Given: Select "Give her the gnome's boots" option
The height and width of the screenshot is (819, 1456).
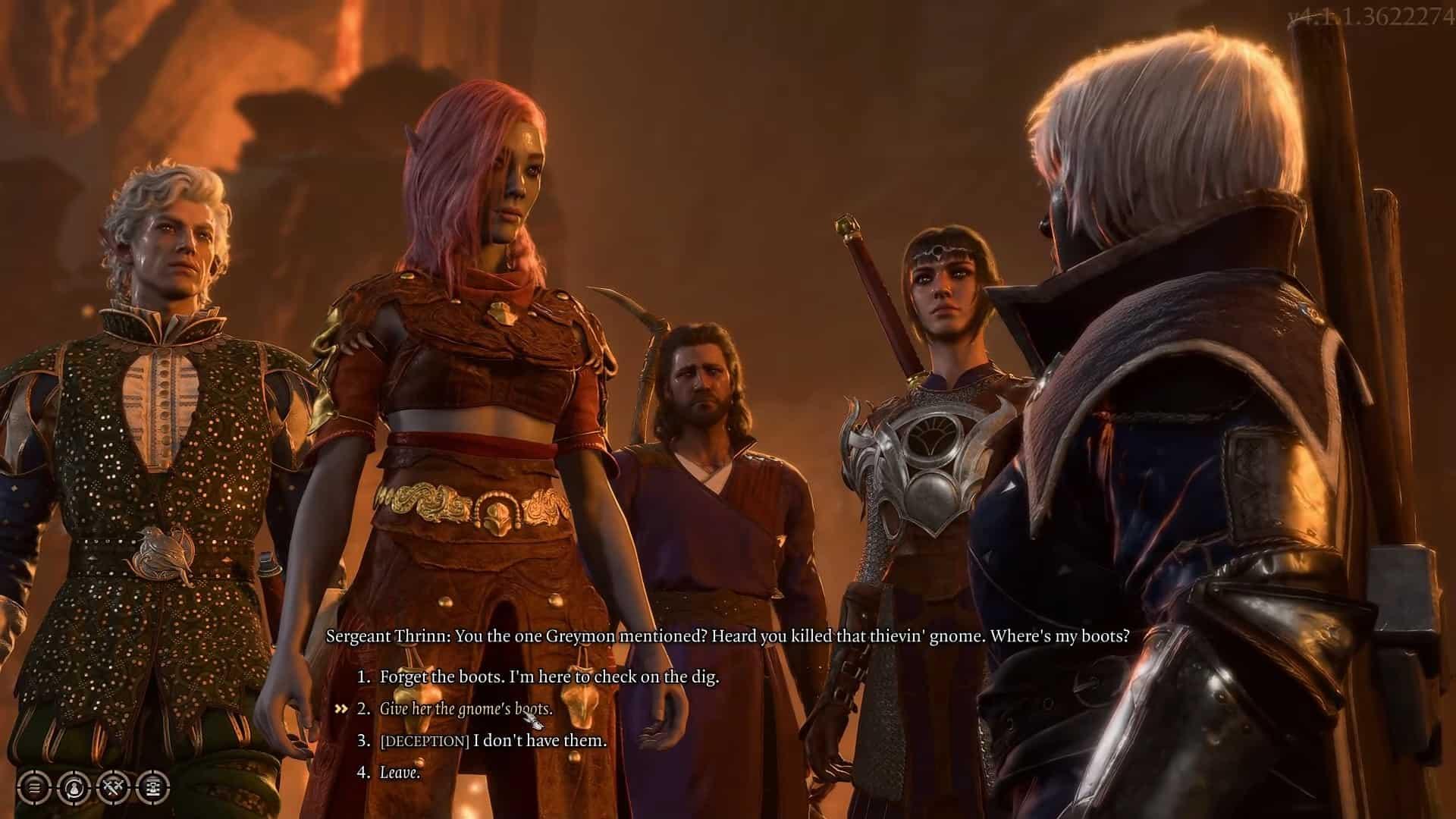Looking at the screenshot, I should 466,709.
